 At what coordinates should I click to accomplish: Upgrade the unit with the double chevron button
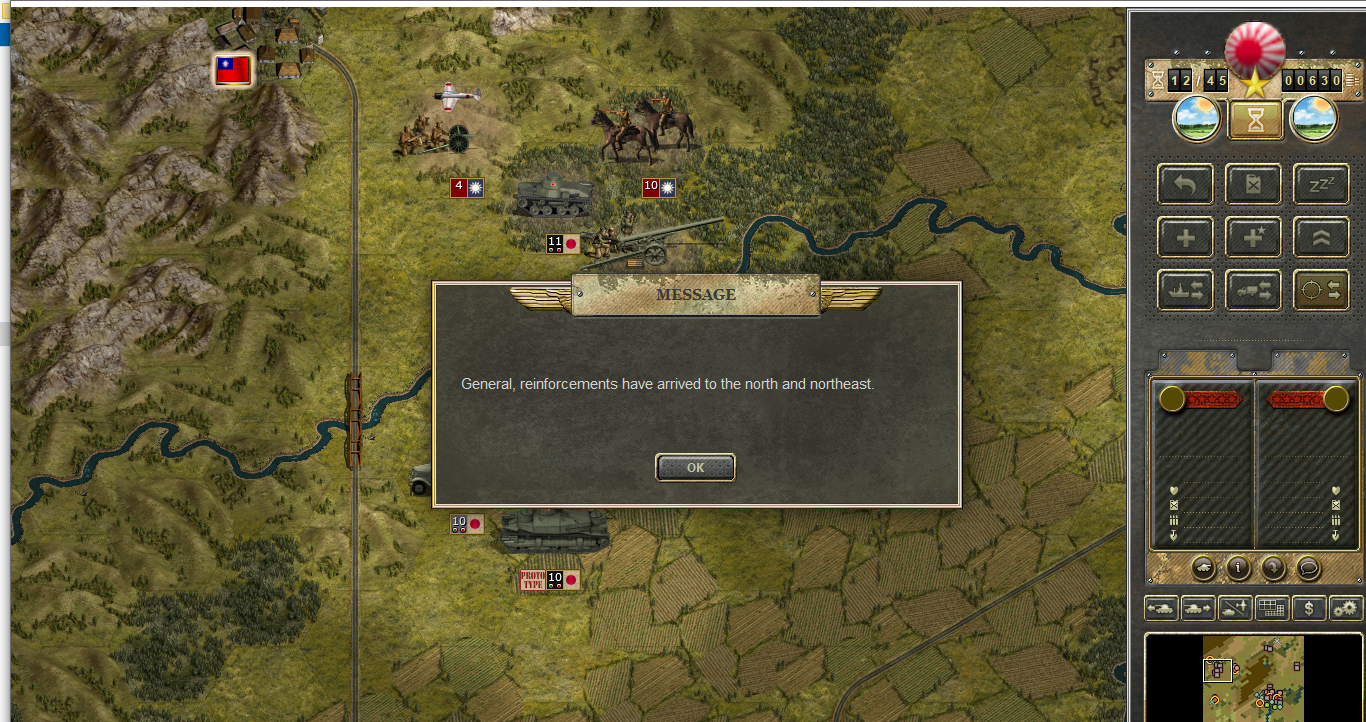click(x=1321, y=237)
